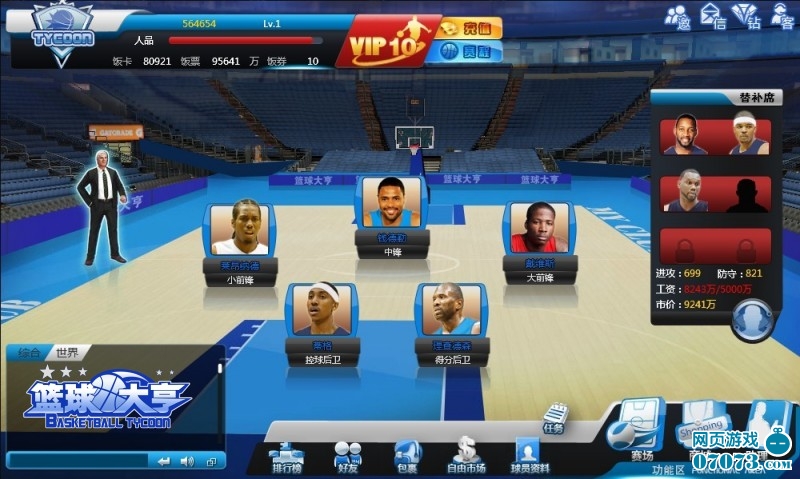Visit the 自由市场 free market

coord(467,456)
